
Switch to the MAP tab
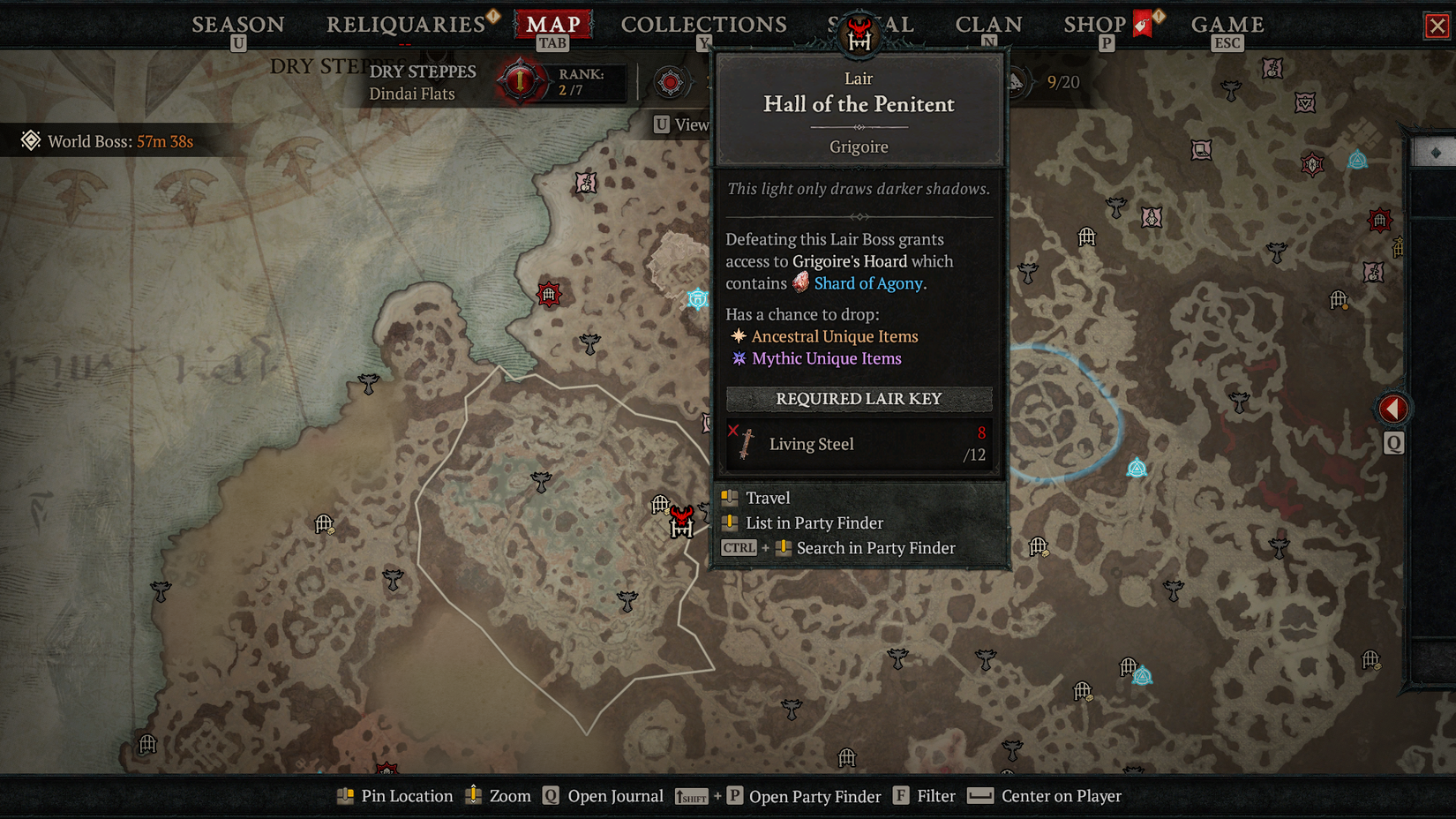pyautogui.click(x=554, y=24)
